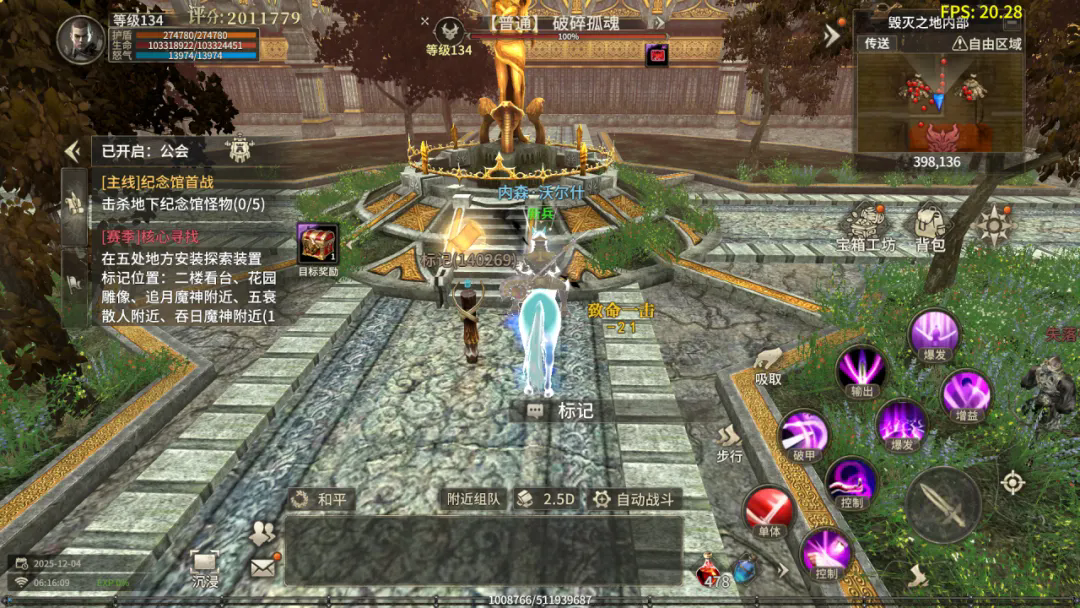Viewport: 1080px width, 608px height.
Task: Open the 目标奖励 reward chest
Action: tap(318, 247)
